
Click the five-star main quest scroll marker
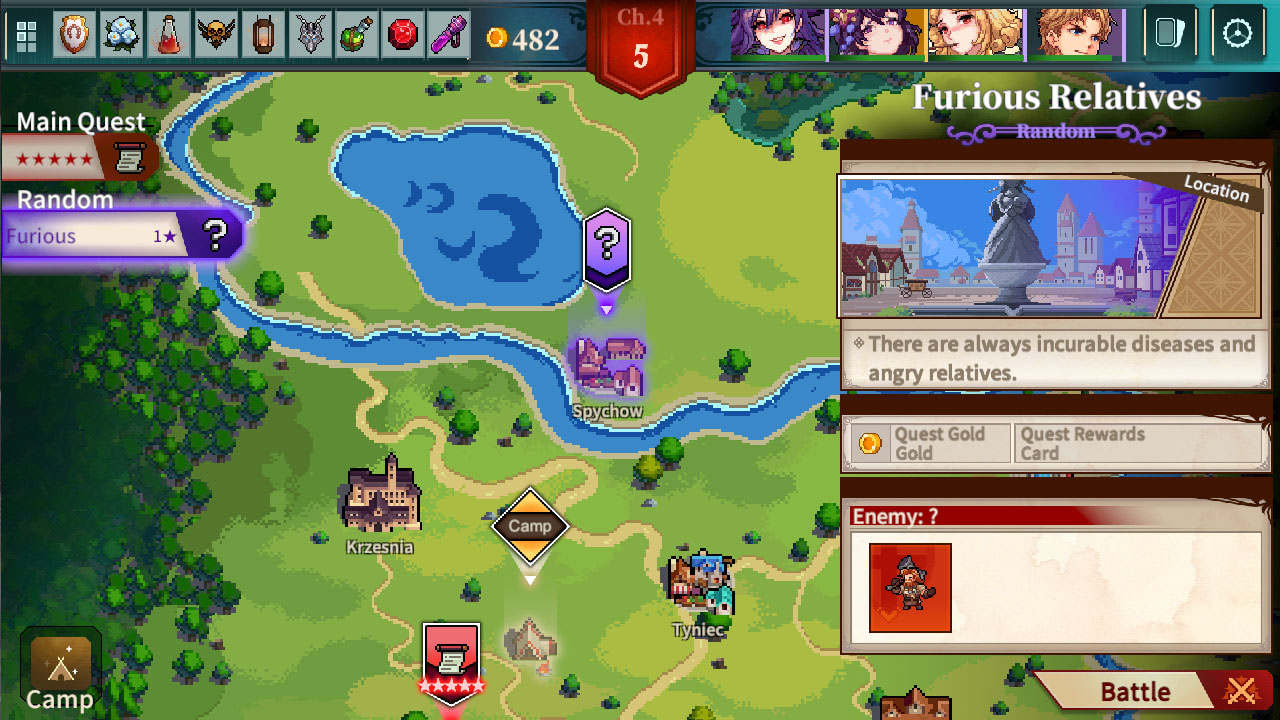451,660
